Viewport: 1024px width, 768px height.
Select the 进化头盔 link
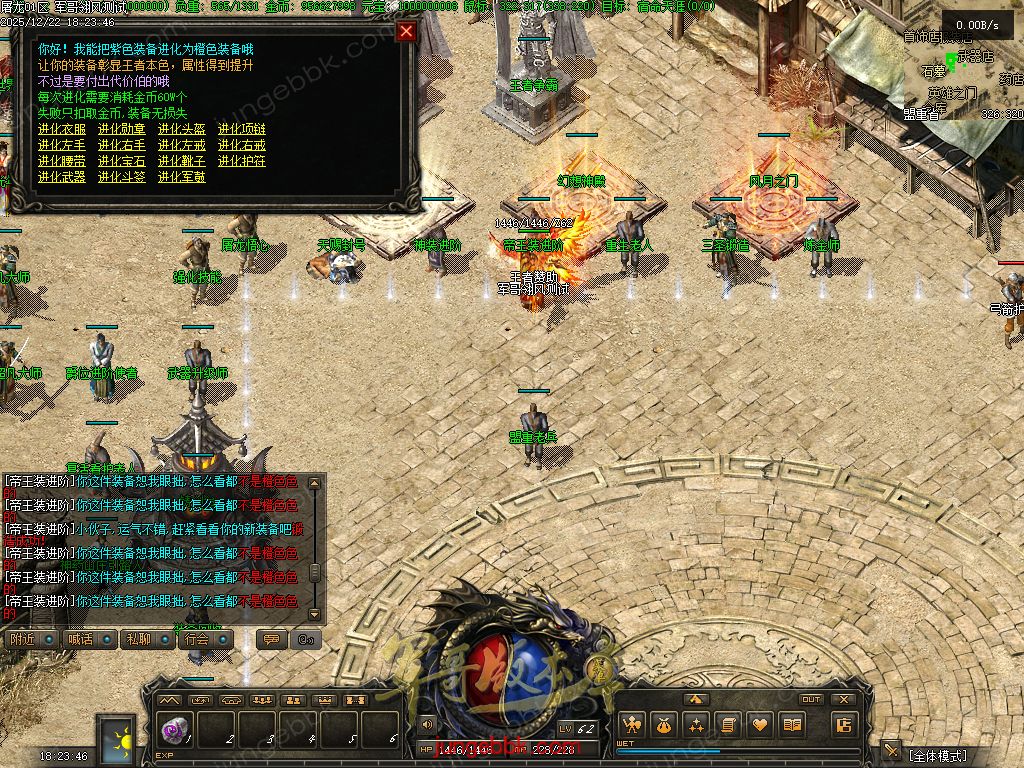coord(182,129)
